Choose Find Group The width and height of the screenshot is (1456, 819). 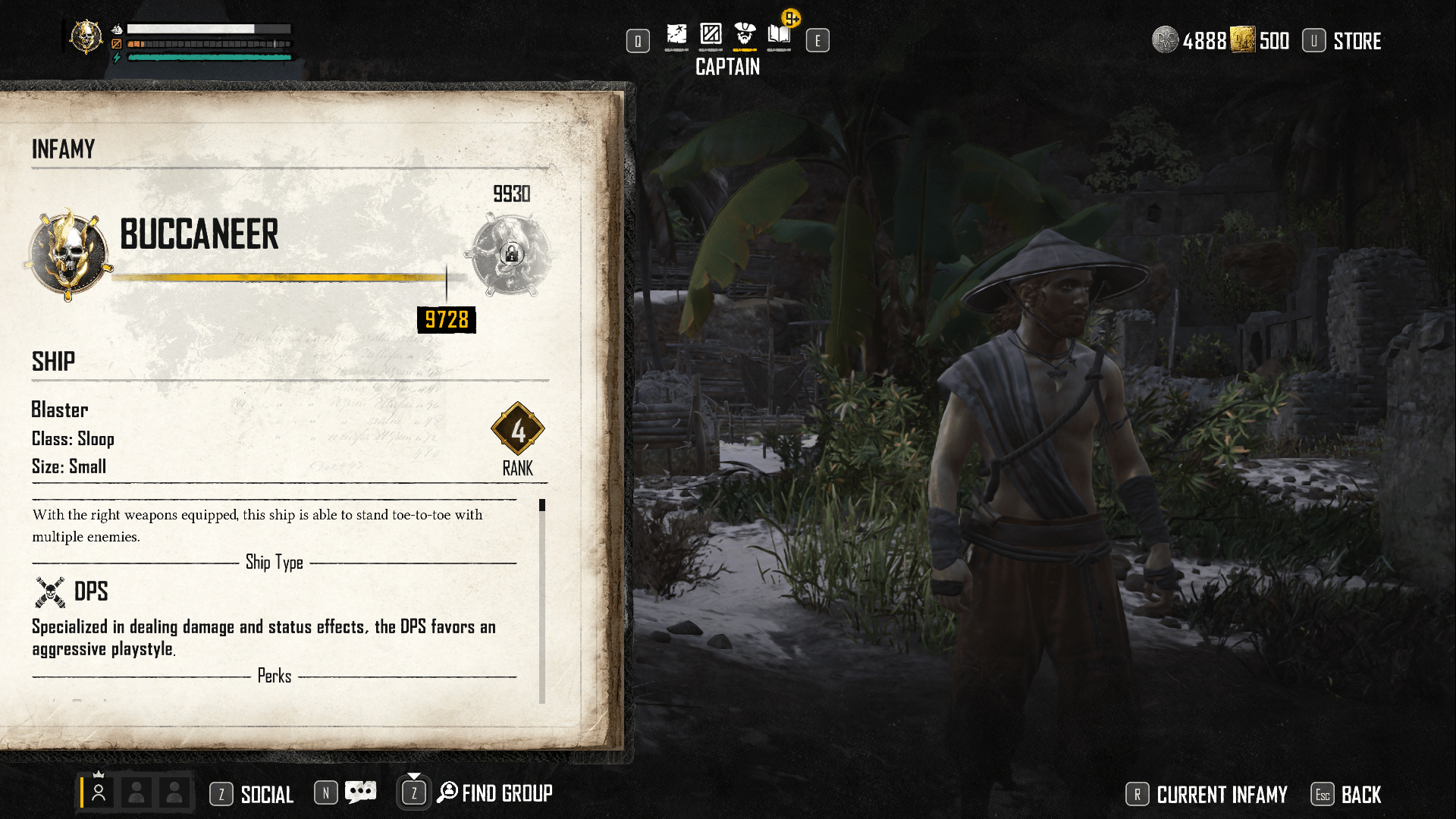tap(506, 794)
